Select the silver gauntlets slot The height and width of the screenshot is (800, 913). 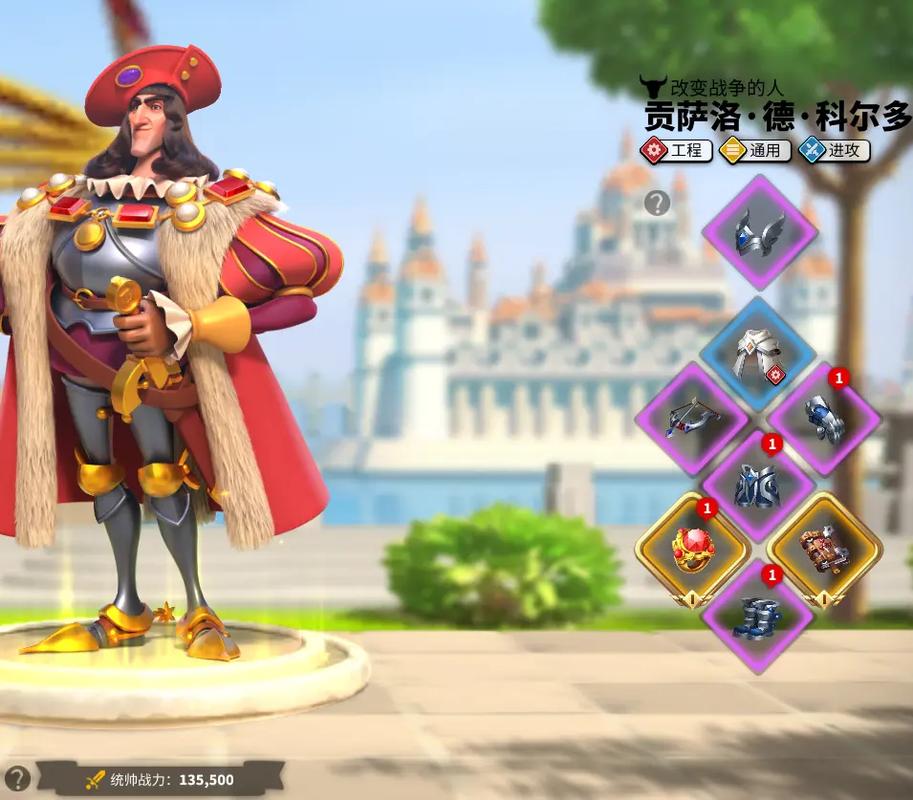coord(825,418)
